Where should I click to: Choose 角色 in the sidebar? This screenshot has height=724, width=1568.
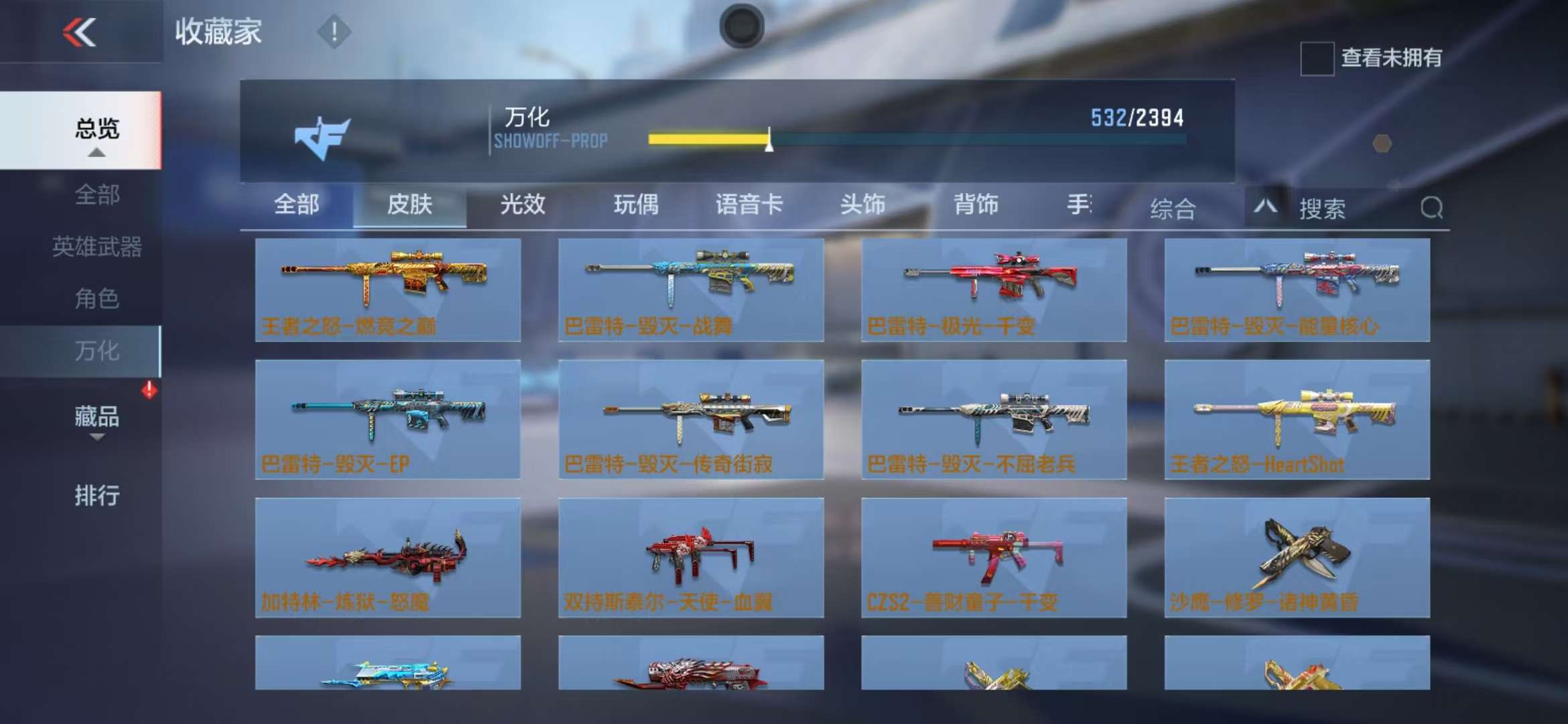pos(96,298)
